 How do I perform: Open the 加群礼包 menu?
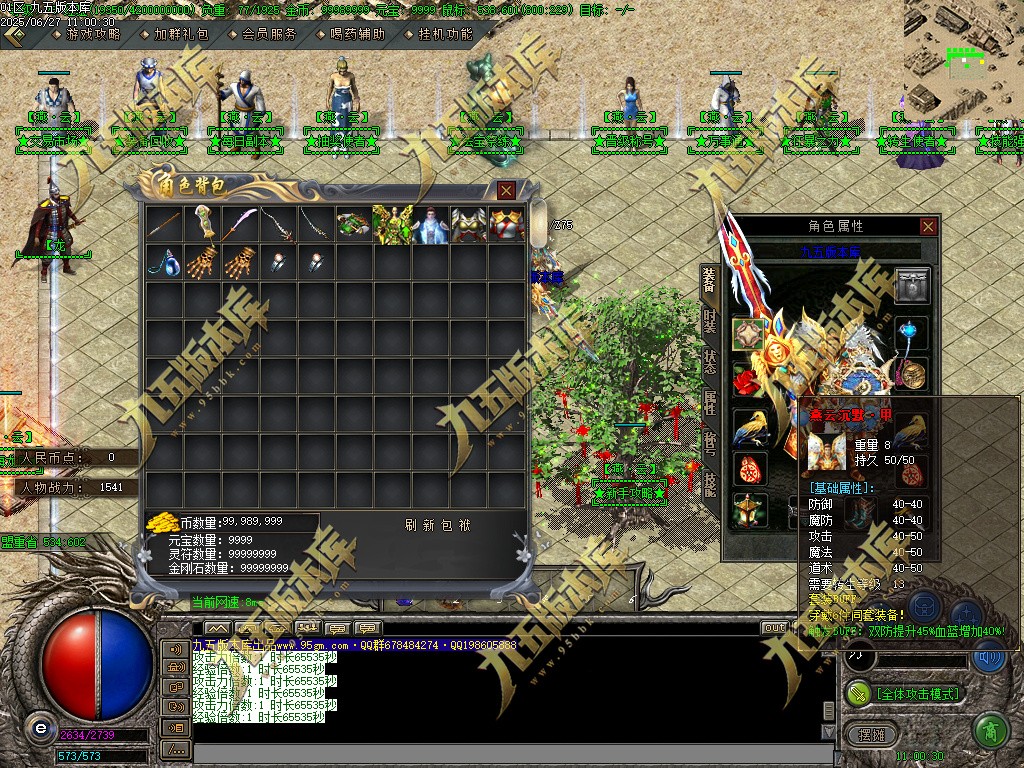click(x=182, y=34)
